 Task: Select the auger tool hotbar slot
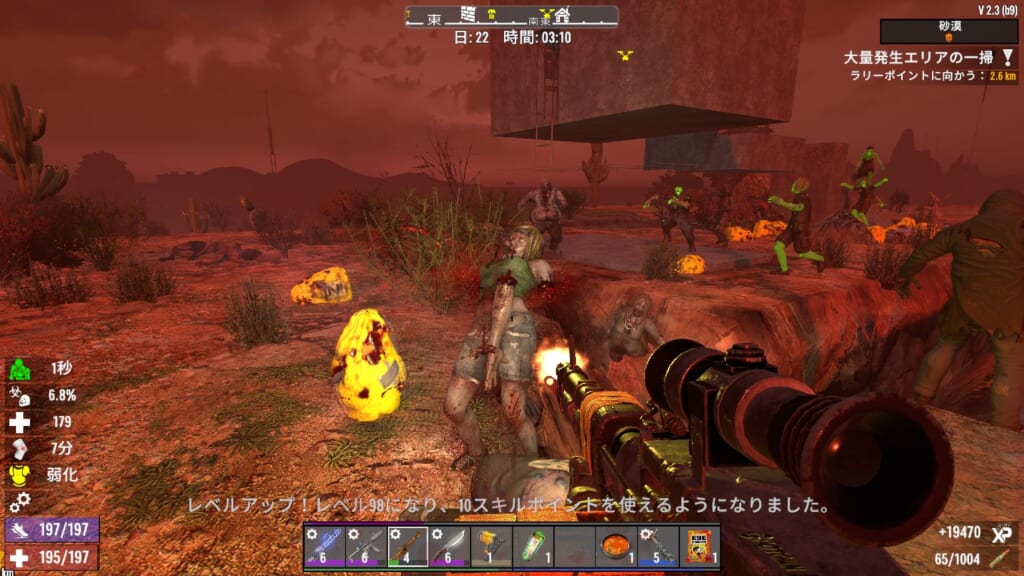[657, 546]
